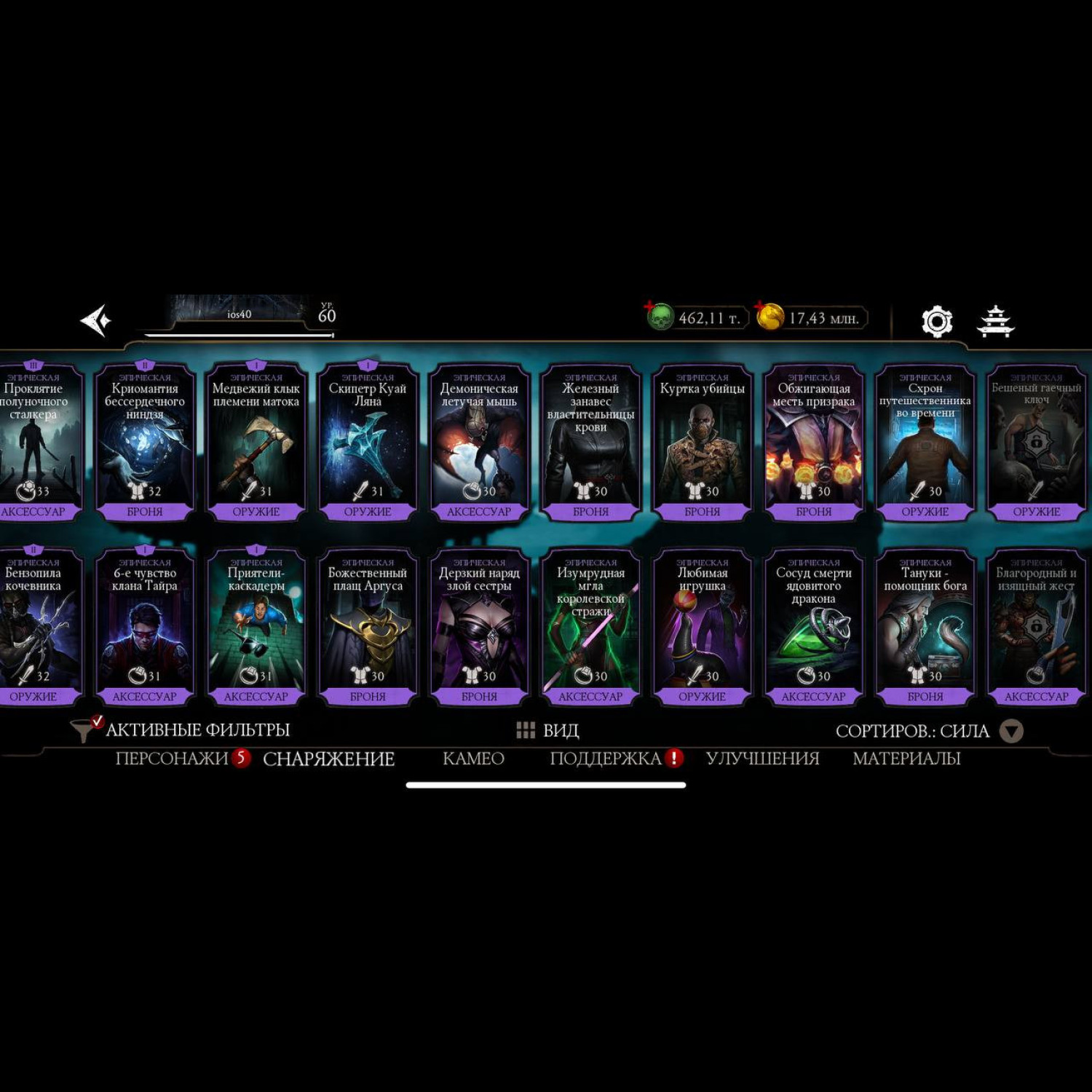This screenshot has width=1092, height=1092.
Task: Open the Активные фильтры filter options
Action: click(x=182, y=729)
